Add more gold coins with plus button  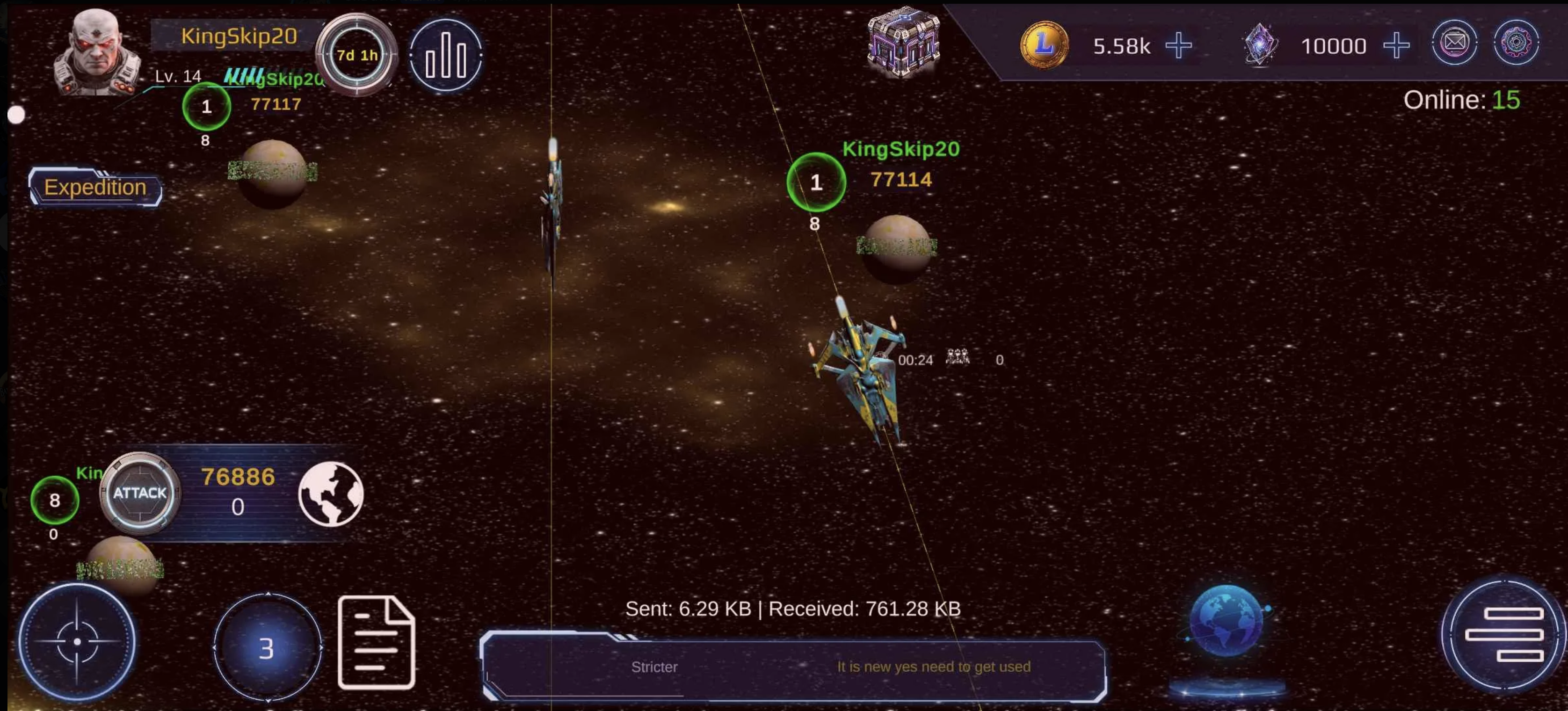1178,46
